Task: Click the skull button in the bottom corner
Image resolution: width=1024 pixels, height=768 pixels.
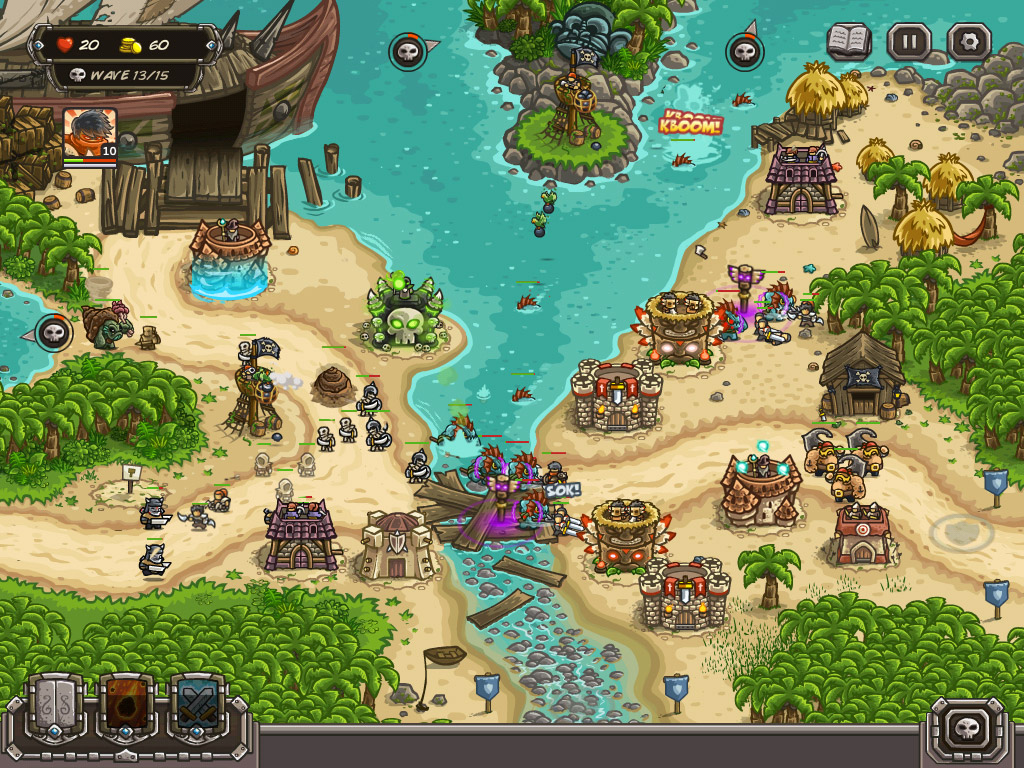Action: (x=967, y=727)
